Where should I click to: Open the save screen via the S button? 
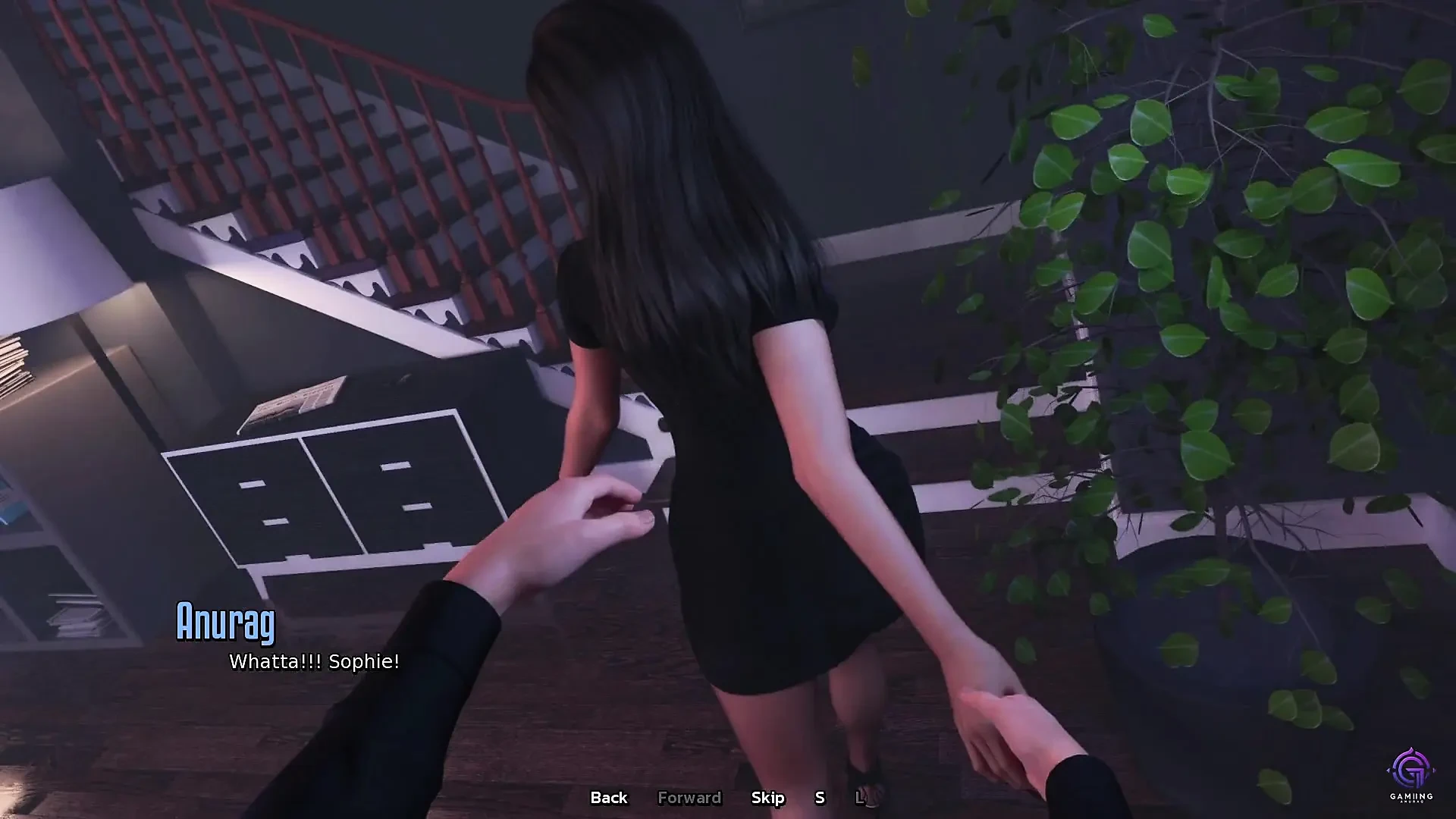(819, 798)
